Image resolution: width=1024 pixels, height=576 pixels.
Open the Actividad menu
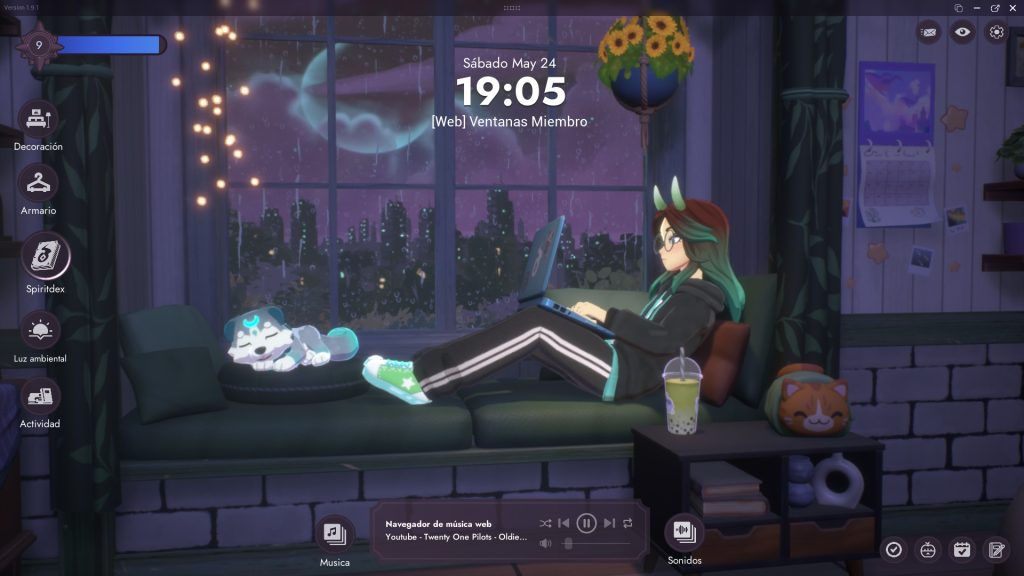pos(40,397)
